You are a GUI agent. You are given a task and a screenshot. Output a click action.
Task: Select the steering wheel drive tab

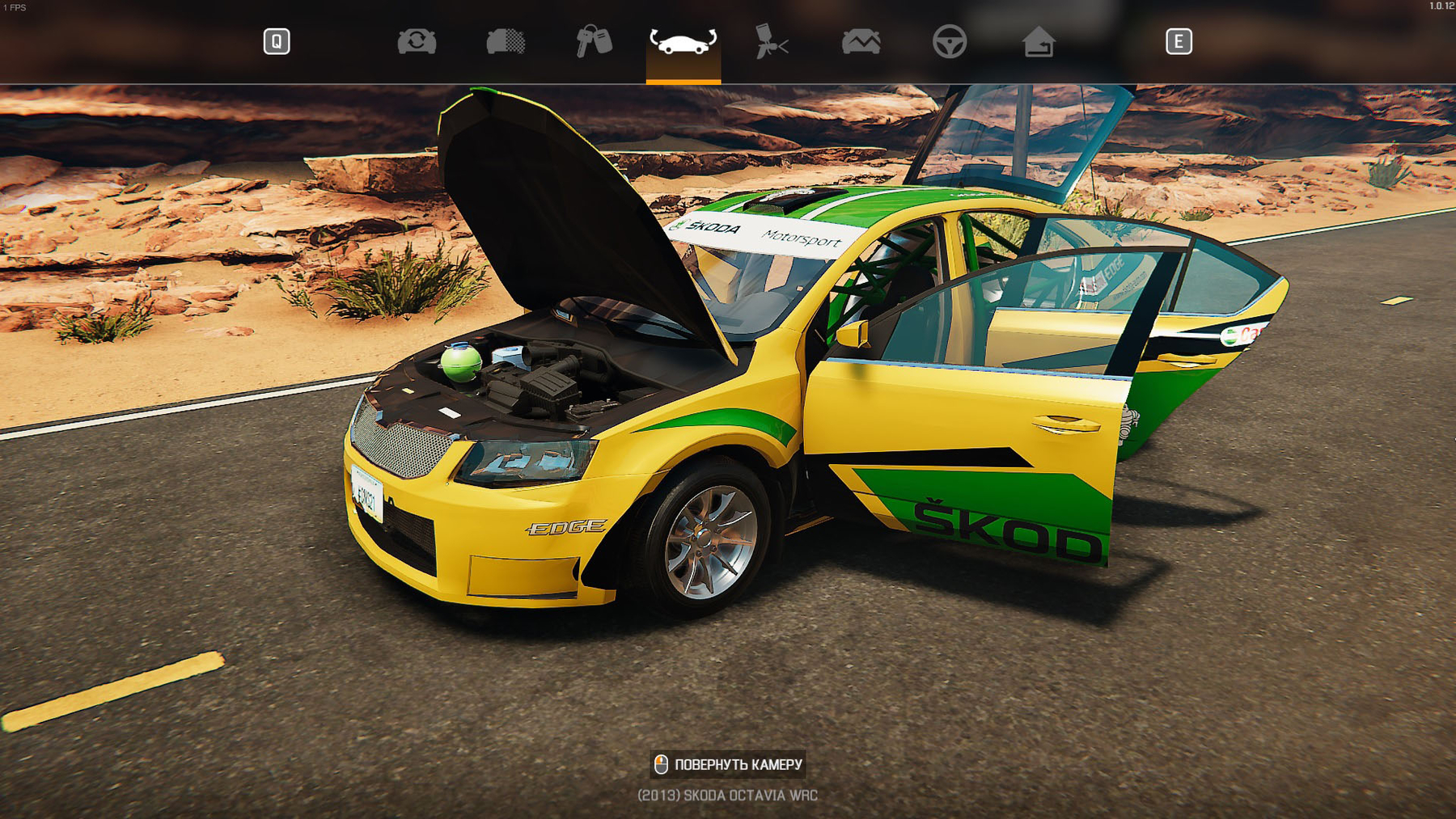(x=949, y=41)
